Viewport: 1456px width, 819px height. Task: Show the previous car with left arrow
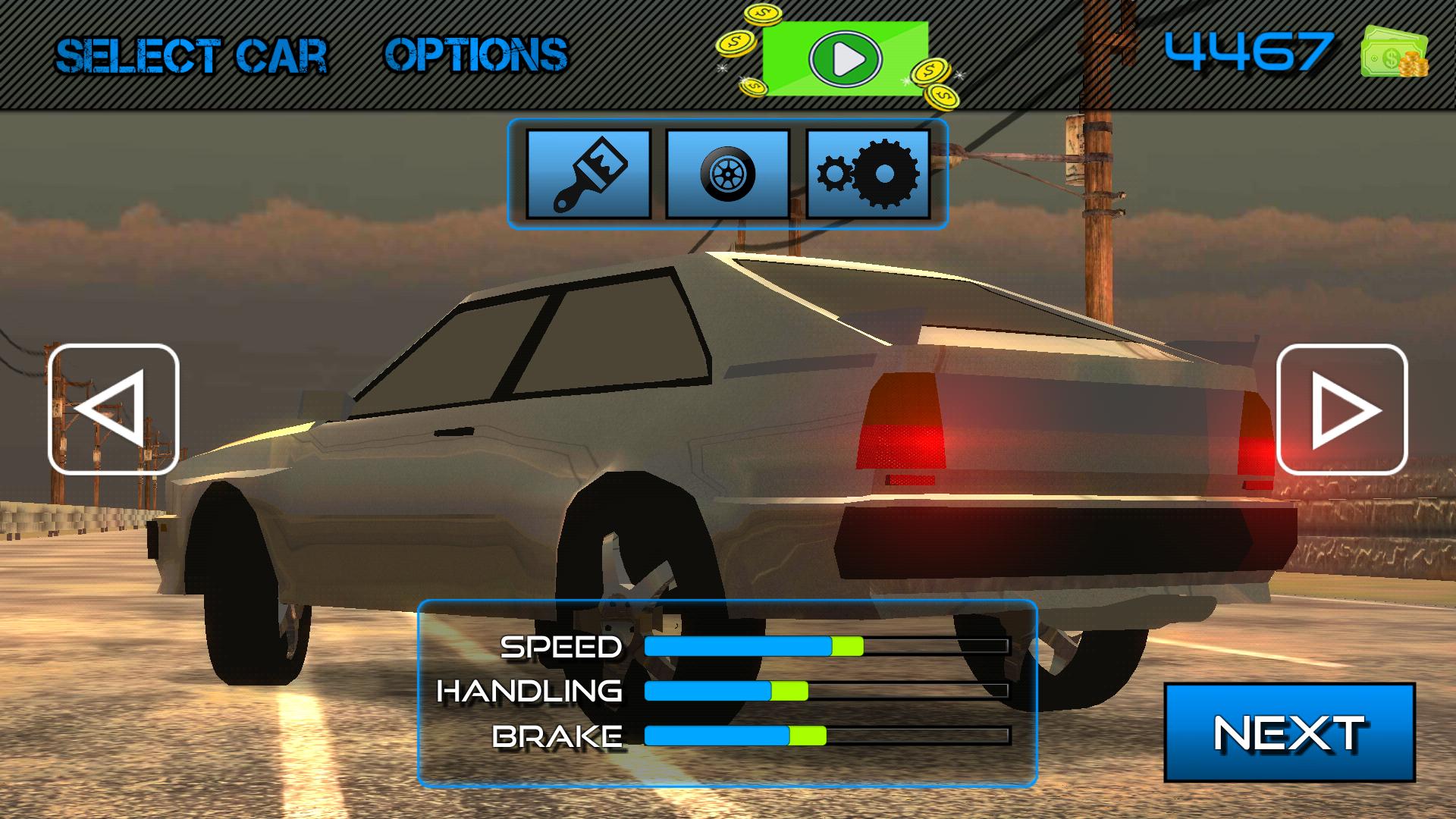point(114,409)
